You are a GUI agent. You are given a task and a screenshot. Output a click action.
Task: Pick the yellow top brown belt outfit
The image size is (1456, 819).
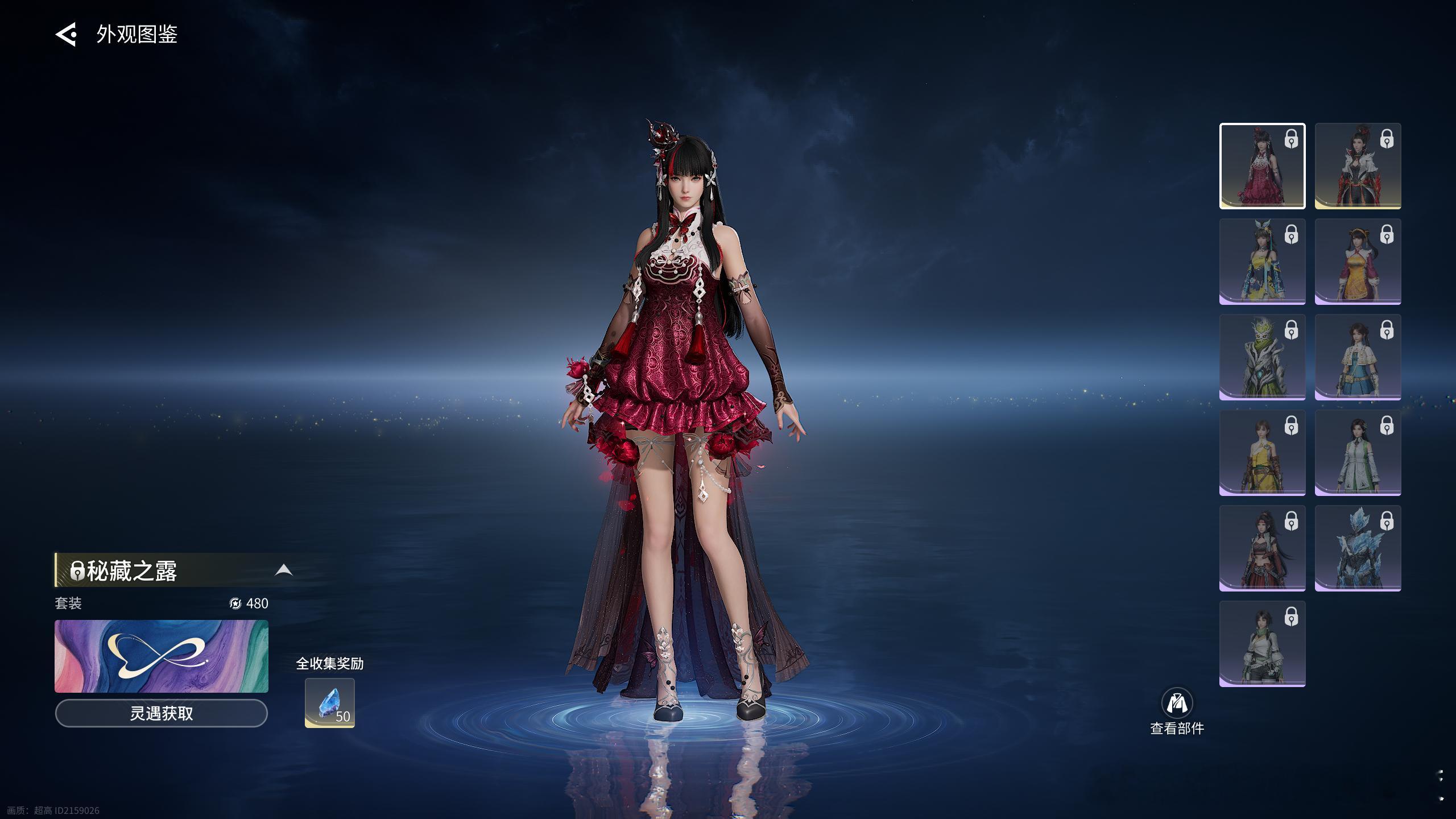1262,453
